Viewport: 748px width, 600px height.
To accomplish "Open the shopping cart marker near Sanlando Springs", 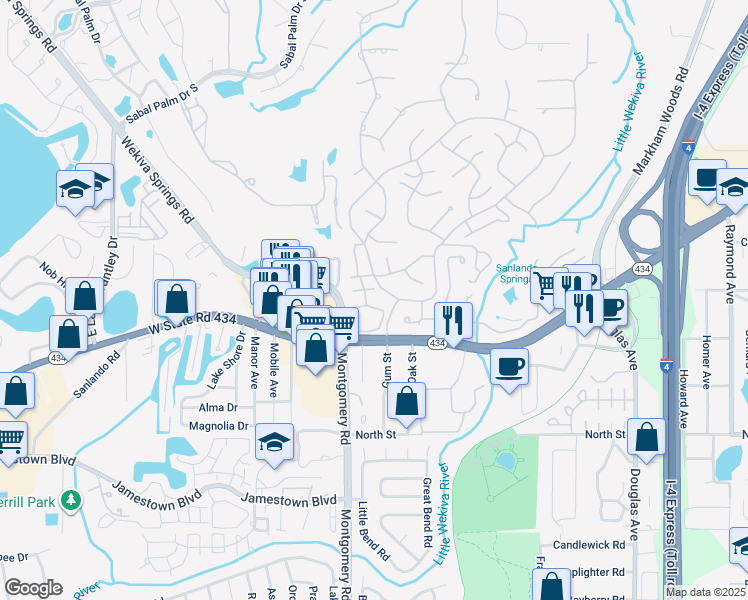I will [547, 285].
